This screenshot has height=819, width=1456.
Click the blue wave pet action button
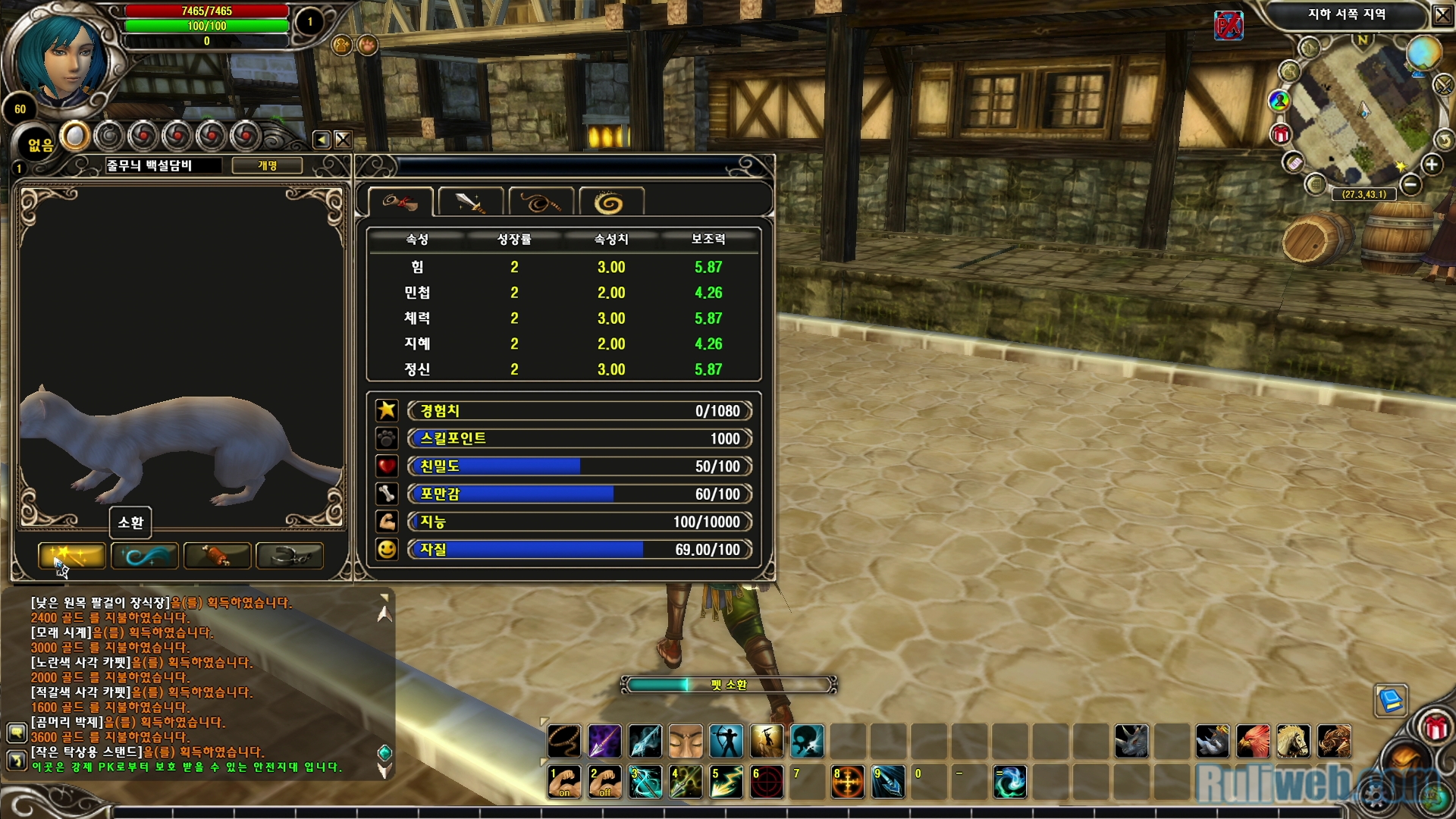144,556
